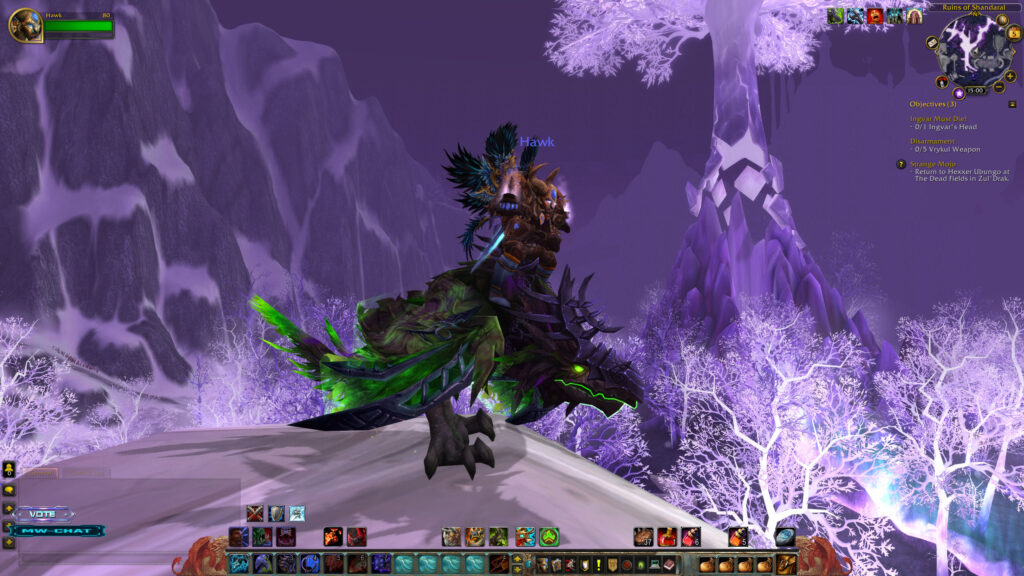Open the minimap mail envelope icon
1024x576 pixels.
coord(932,43)
